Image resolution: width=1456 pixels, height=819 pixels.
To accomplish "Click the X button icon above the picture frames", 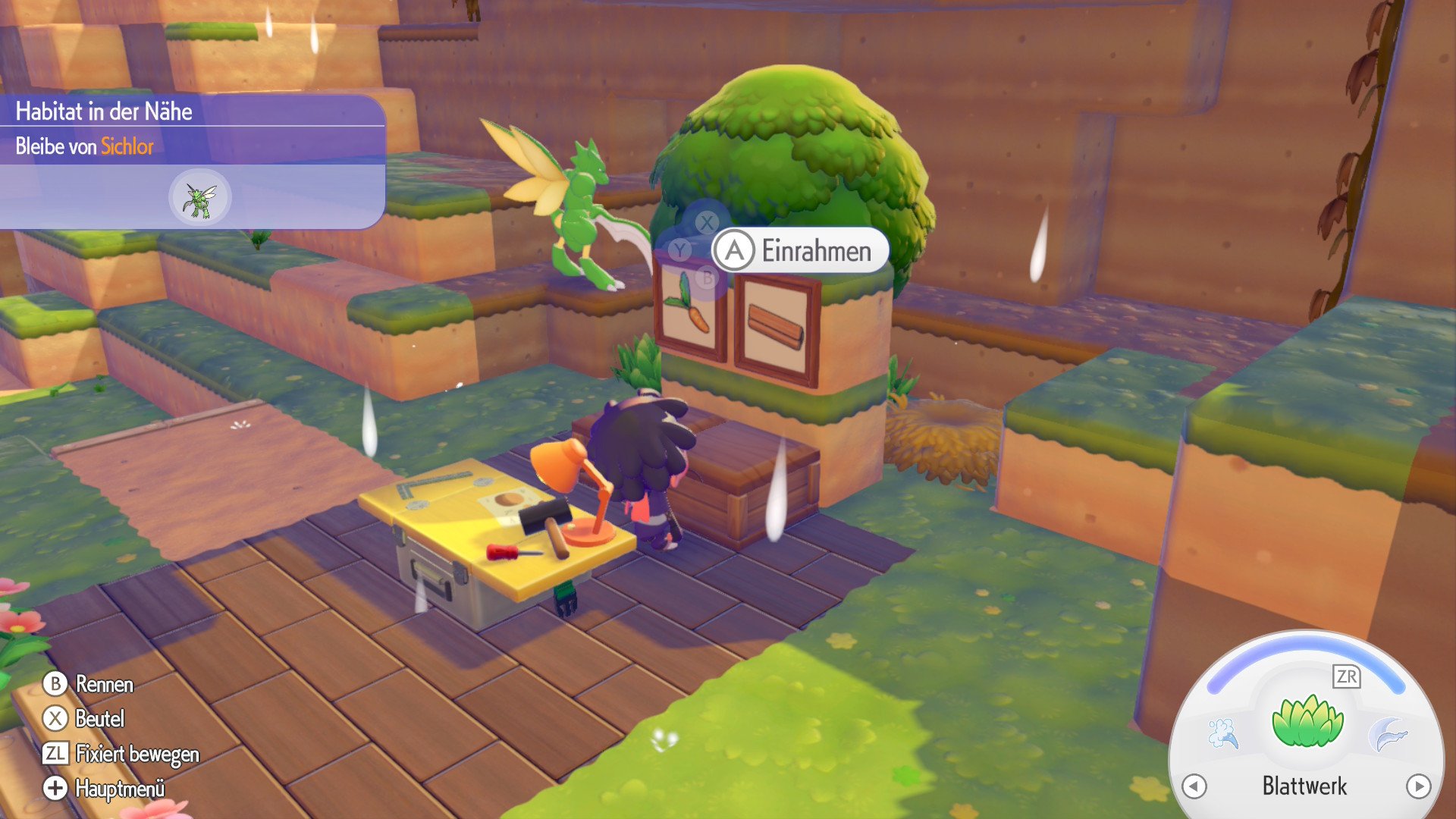I will coord(706,221).
